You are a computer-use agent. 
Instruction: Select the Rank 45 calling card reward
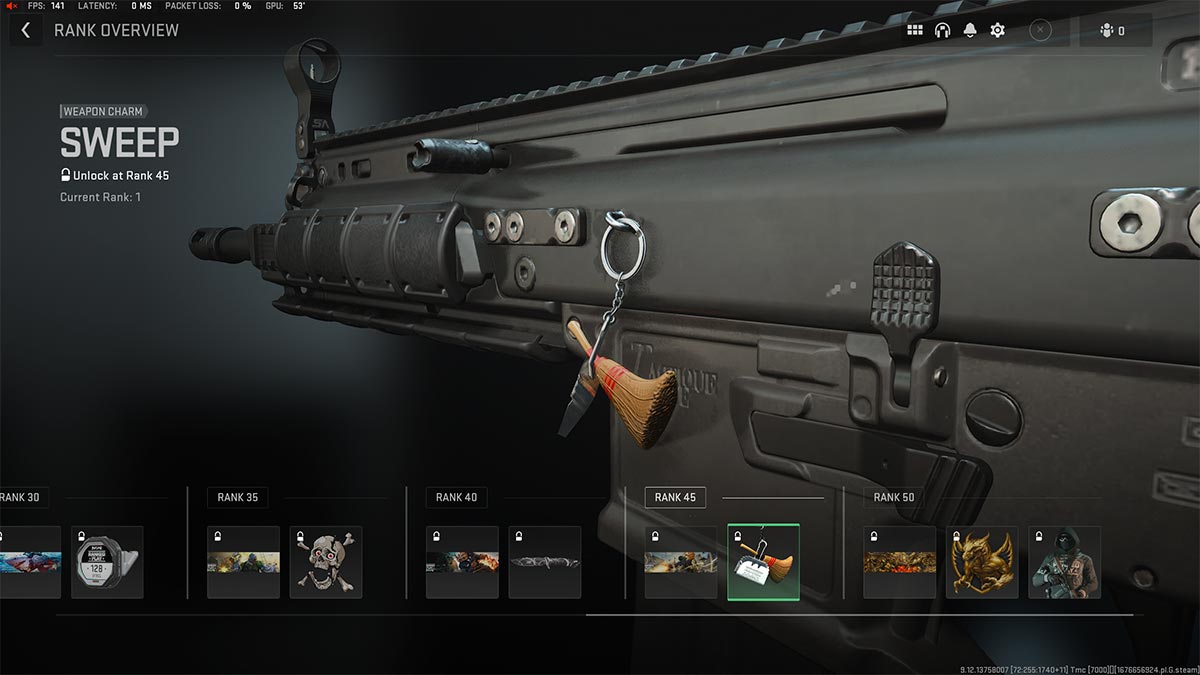coord(681,563)
